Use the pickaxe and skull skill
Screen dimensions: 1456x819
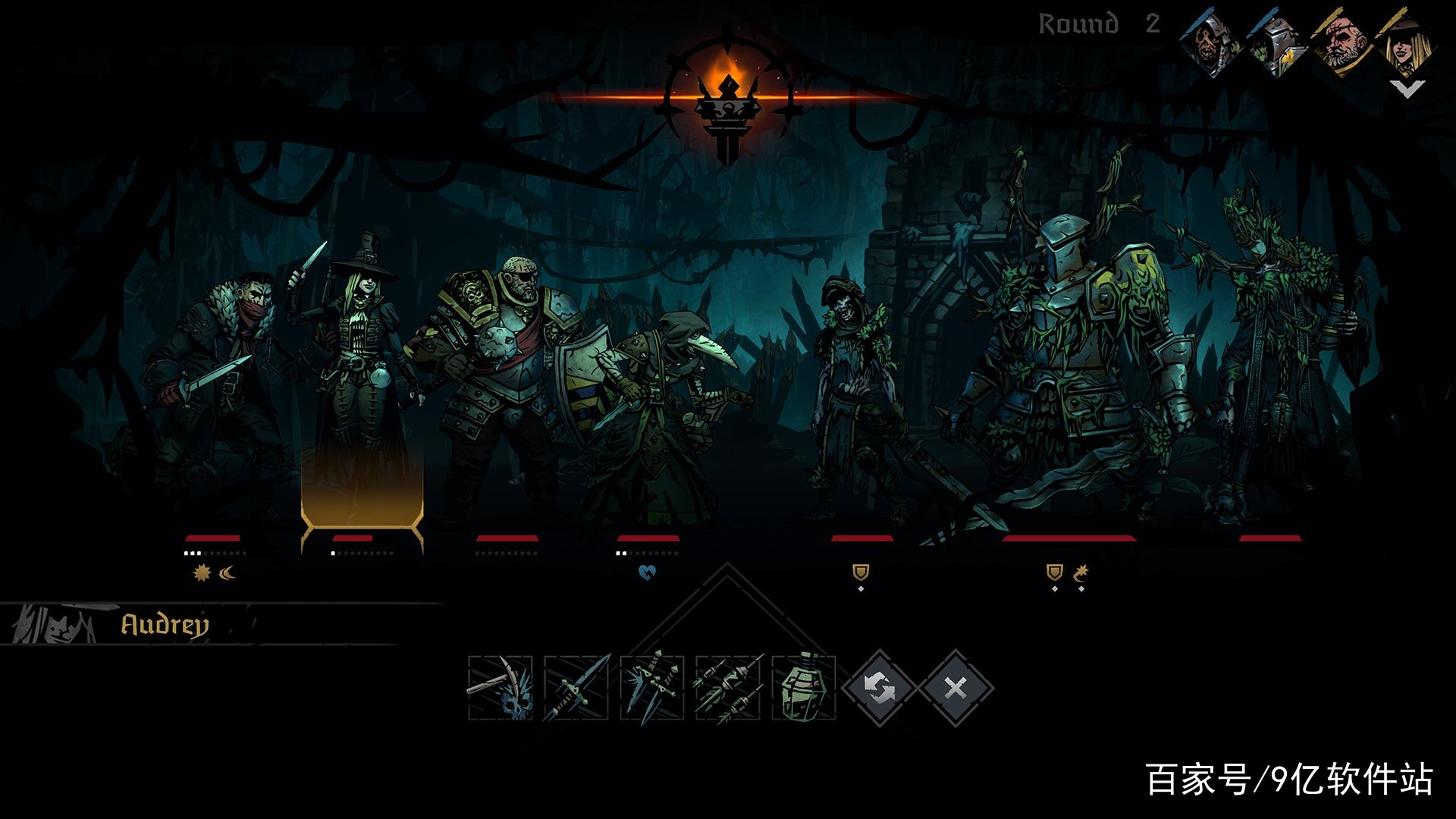(x=500, y=688)
